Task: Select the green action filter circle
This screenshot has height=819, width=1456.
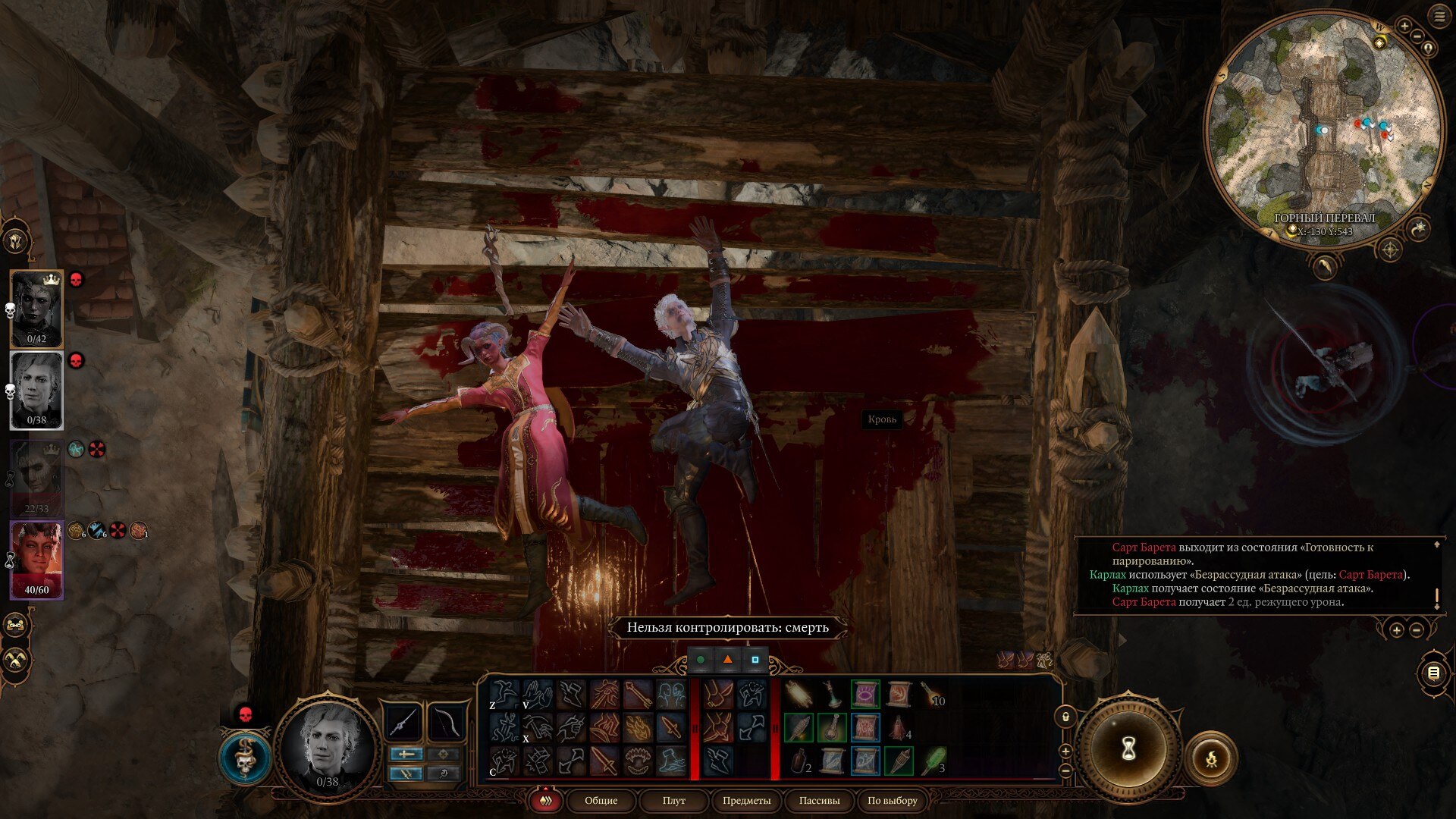Action: [x=701, y=660]
